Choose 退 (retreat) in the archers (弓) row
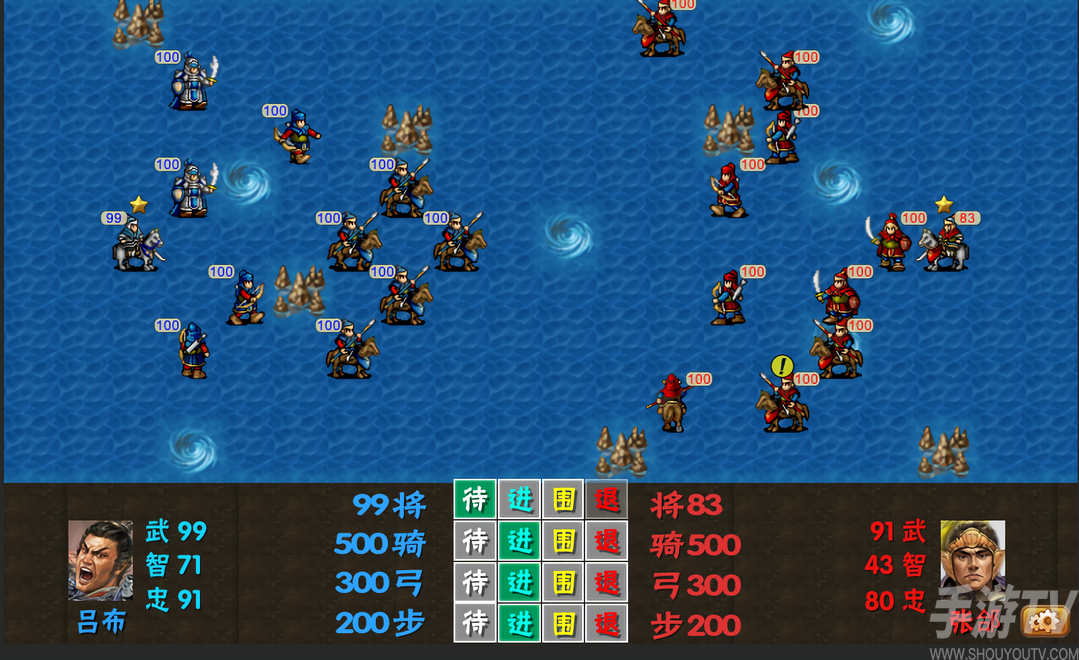 [607, 582]
